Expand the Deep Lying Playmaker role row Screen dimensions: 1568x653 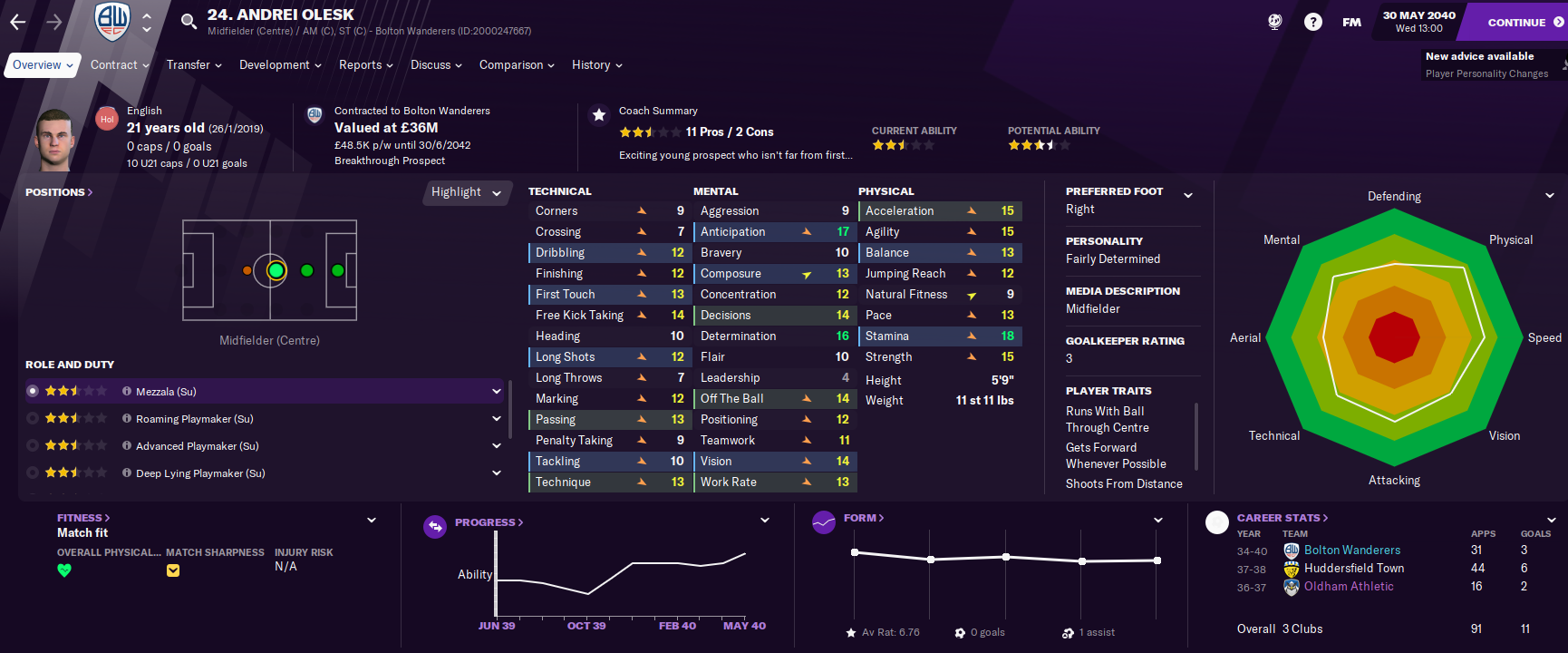tap(497, 473)
